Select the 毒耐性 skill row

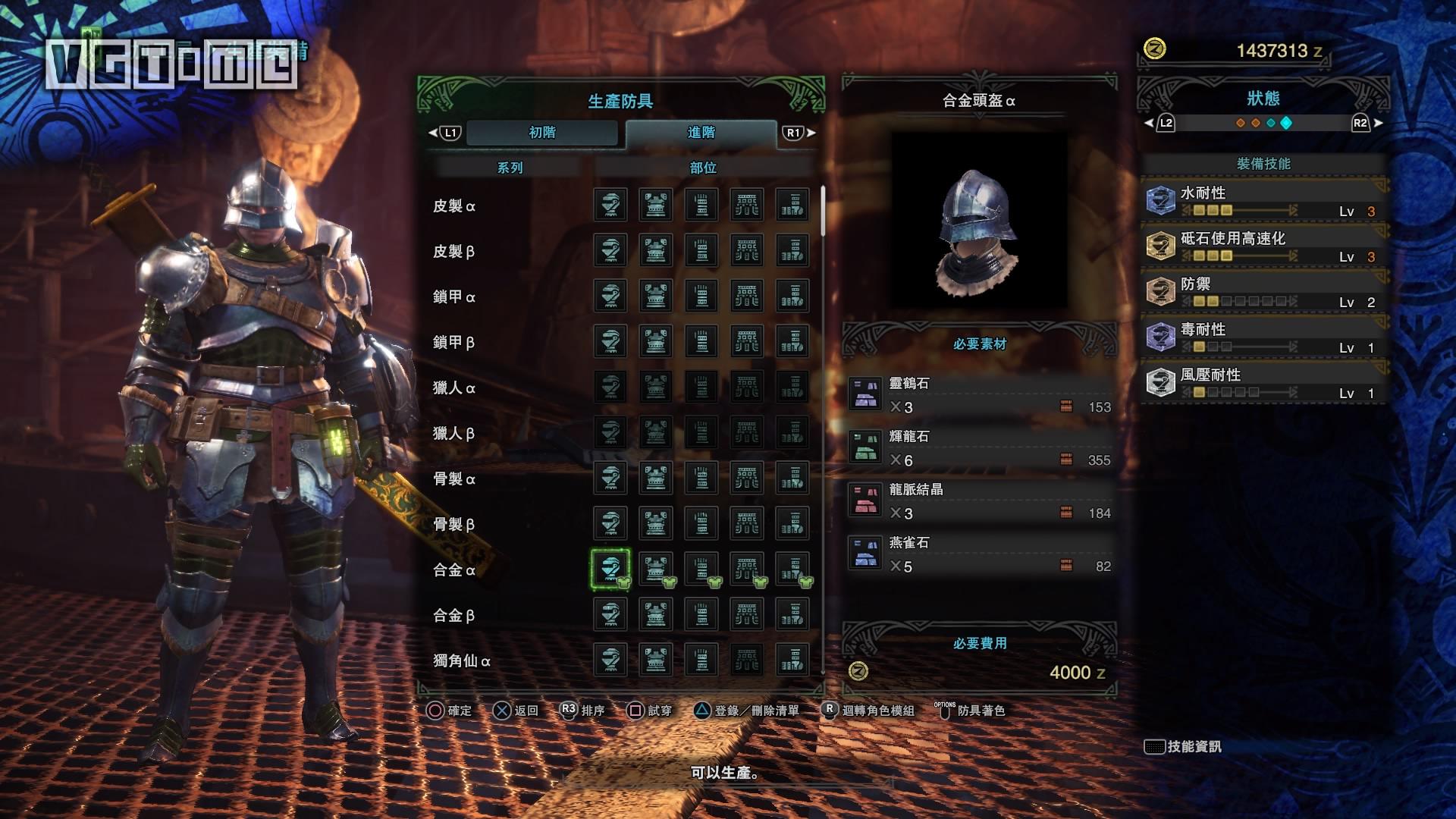point(1263,337)
